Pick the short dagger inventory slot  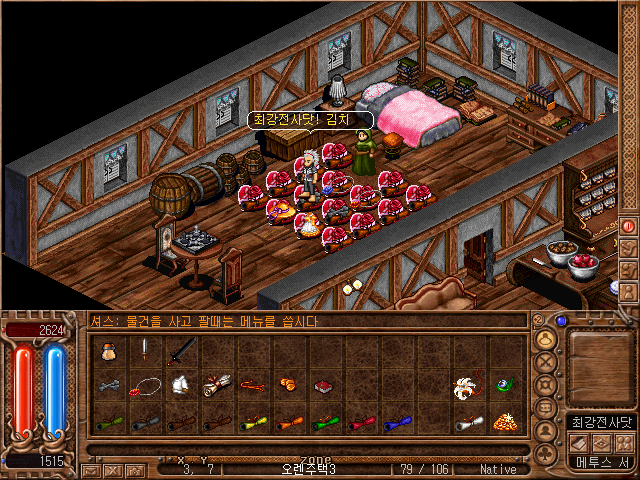(145, 349)
